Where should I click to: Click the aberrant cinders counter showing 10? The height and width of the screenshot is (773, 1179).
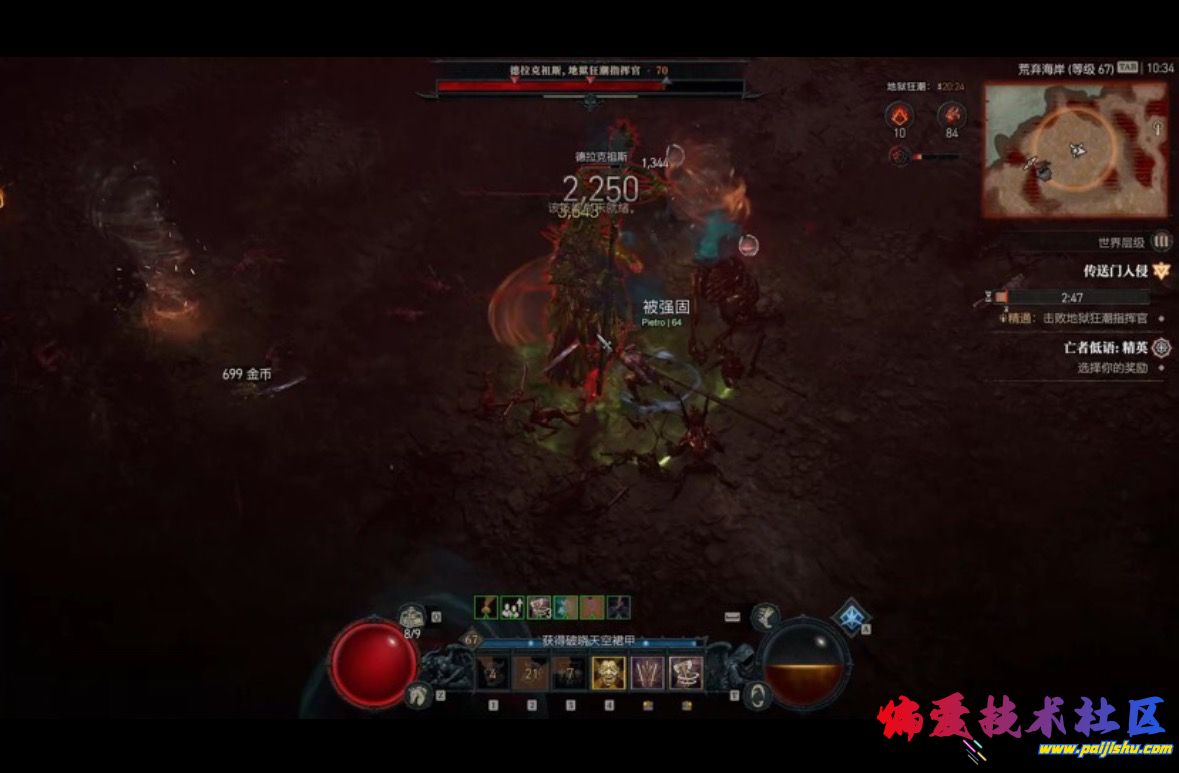pos(899,116)
